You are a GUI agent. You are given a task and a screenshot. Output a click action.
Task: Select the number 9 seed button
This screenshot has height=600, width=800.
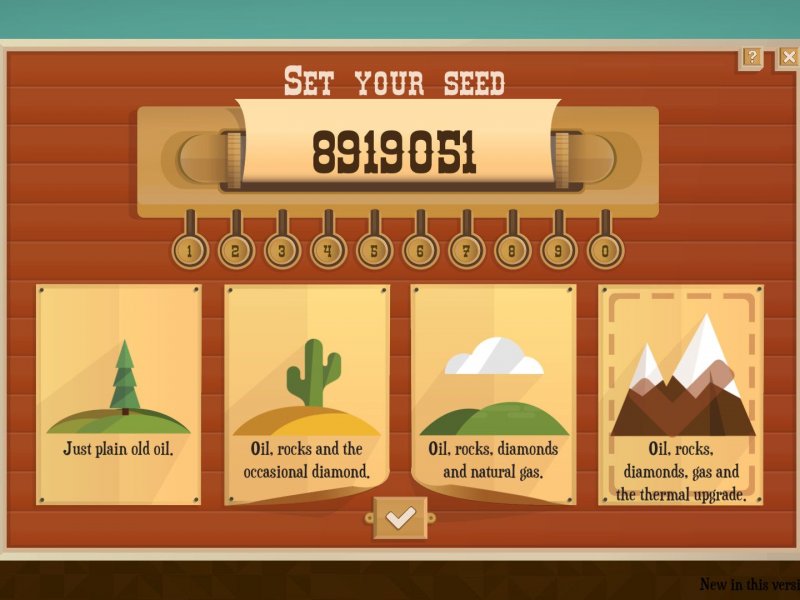(x=558, y=251)
